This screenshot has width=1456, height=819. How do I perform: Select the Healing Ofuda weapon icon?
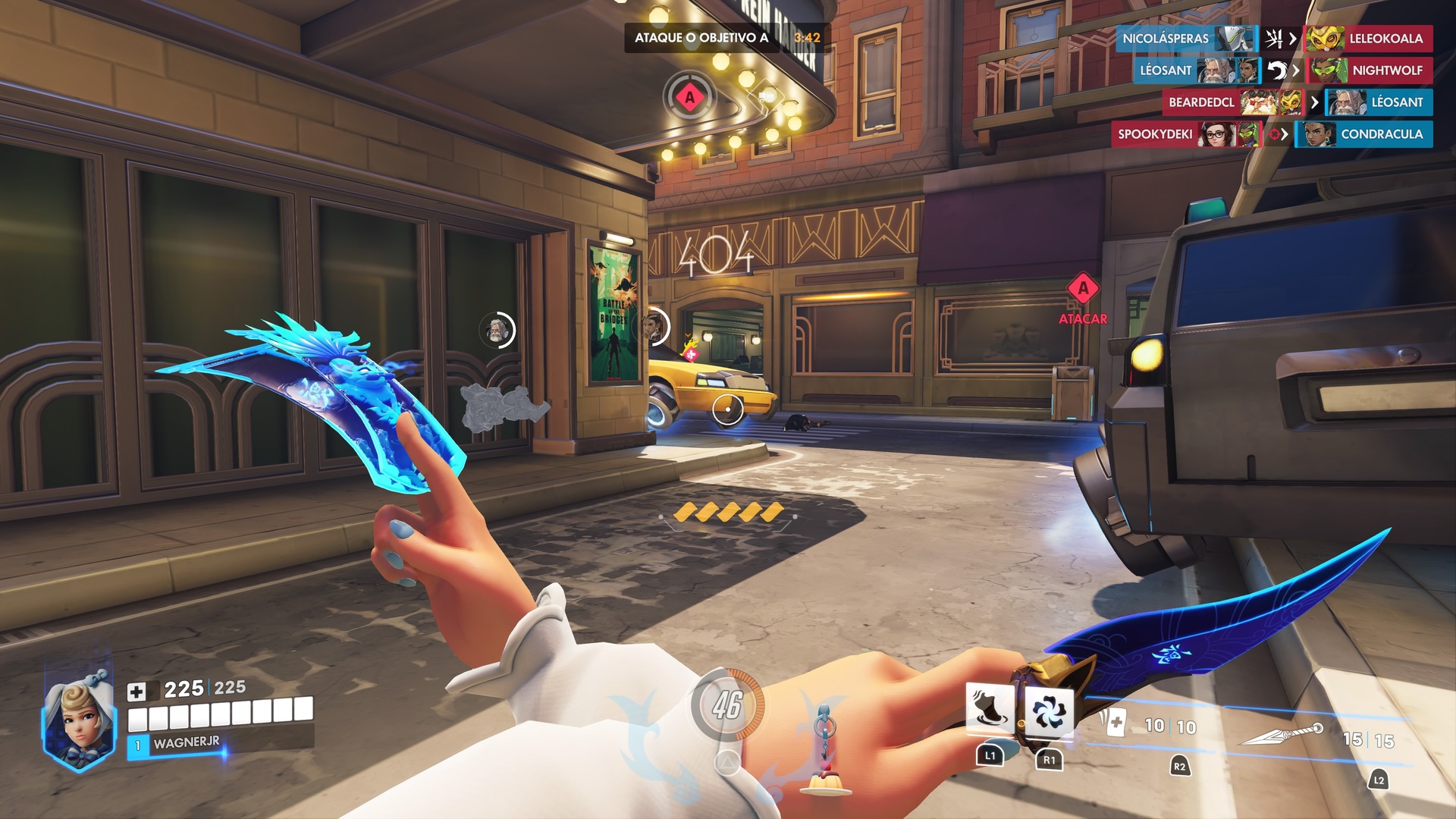click(1113, 723)
